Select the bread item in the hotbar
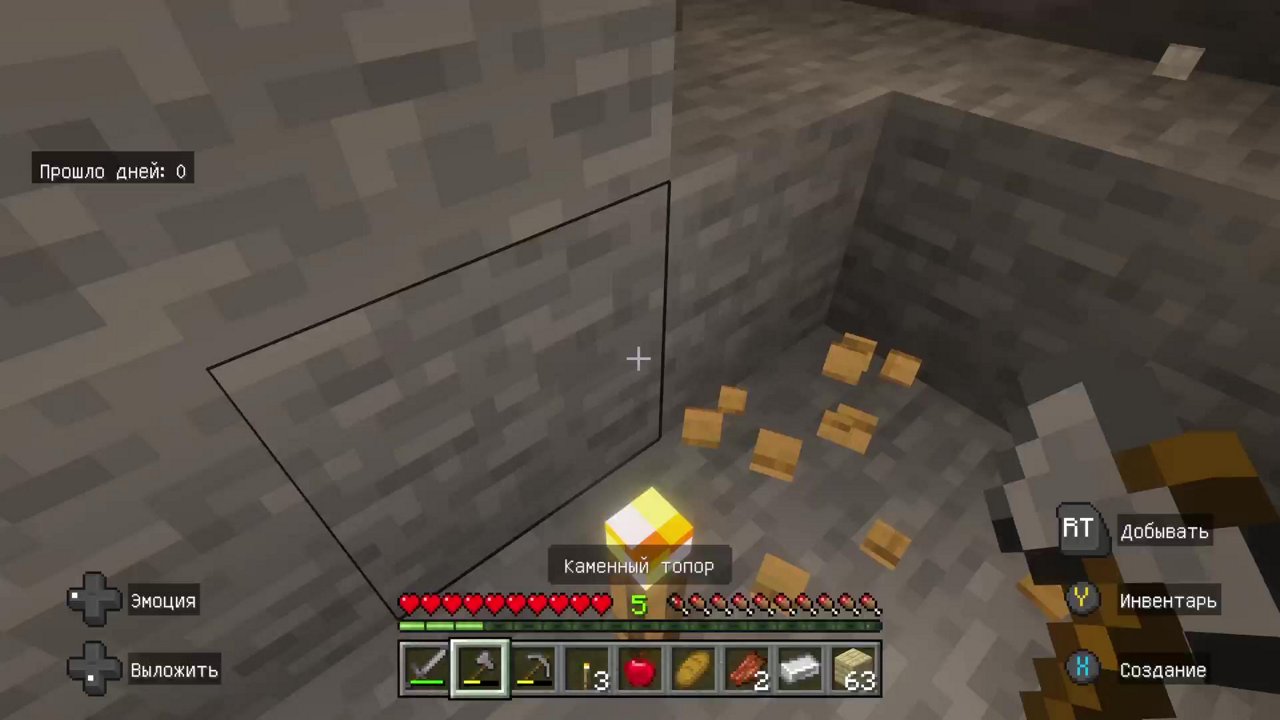The width and height of the screenshot is (1280, 720). tap(693, 668)
